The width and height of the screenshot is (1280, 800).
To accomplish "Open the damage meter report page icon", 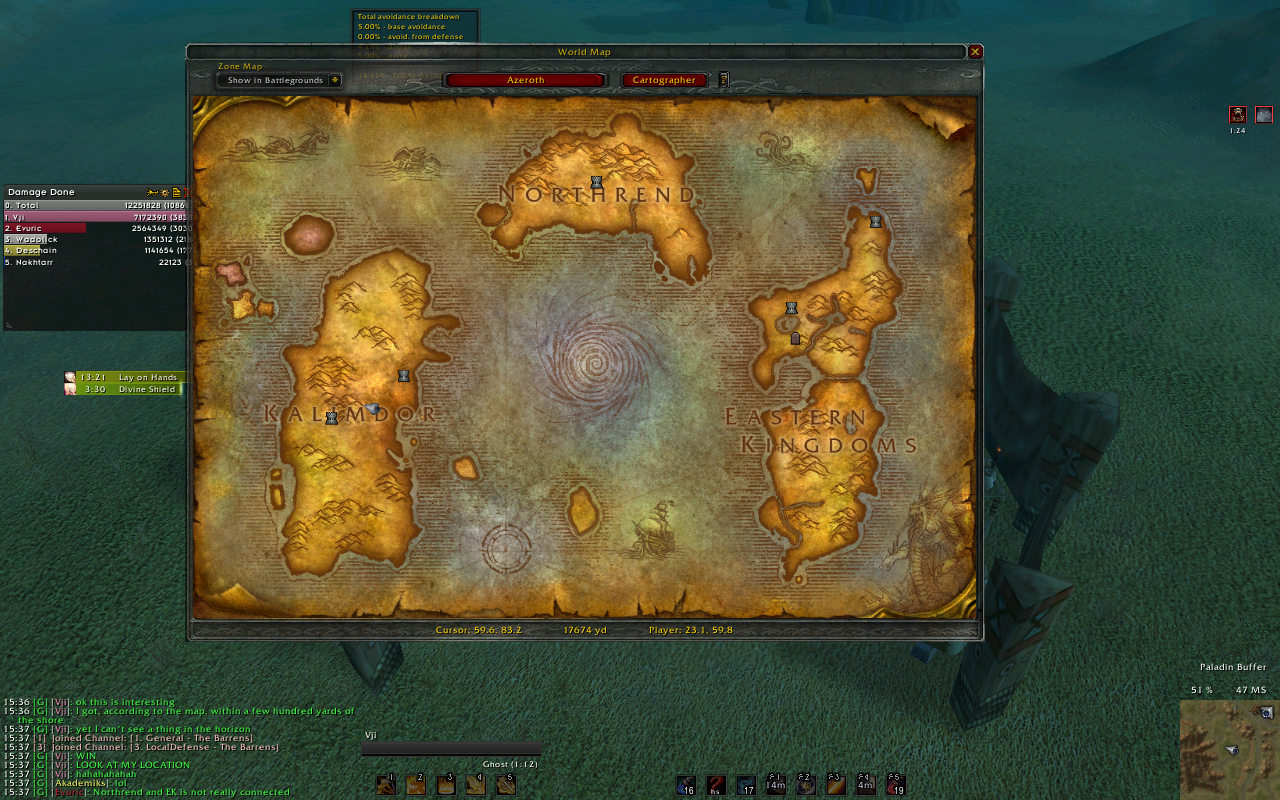I will tap(176, 192).
